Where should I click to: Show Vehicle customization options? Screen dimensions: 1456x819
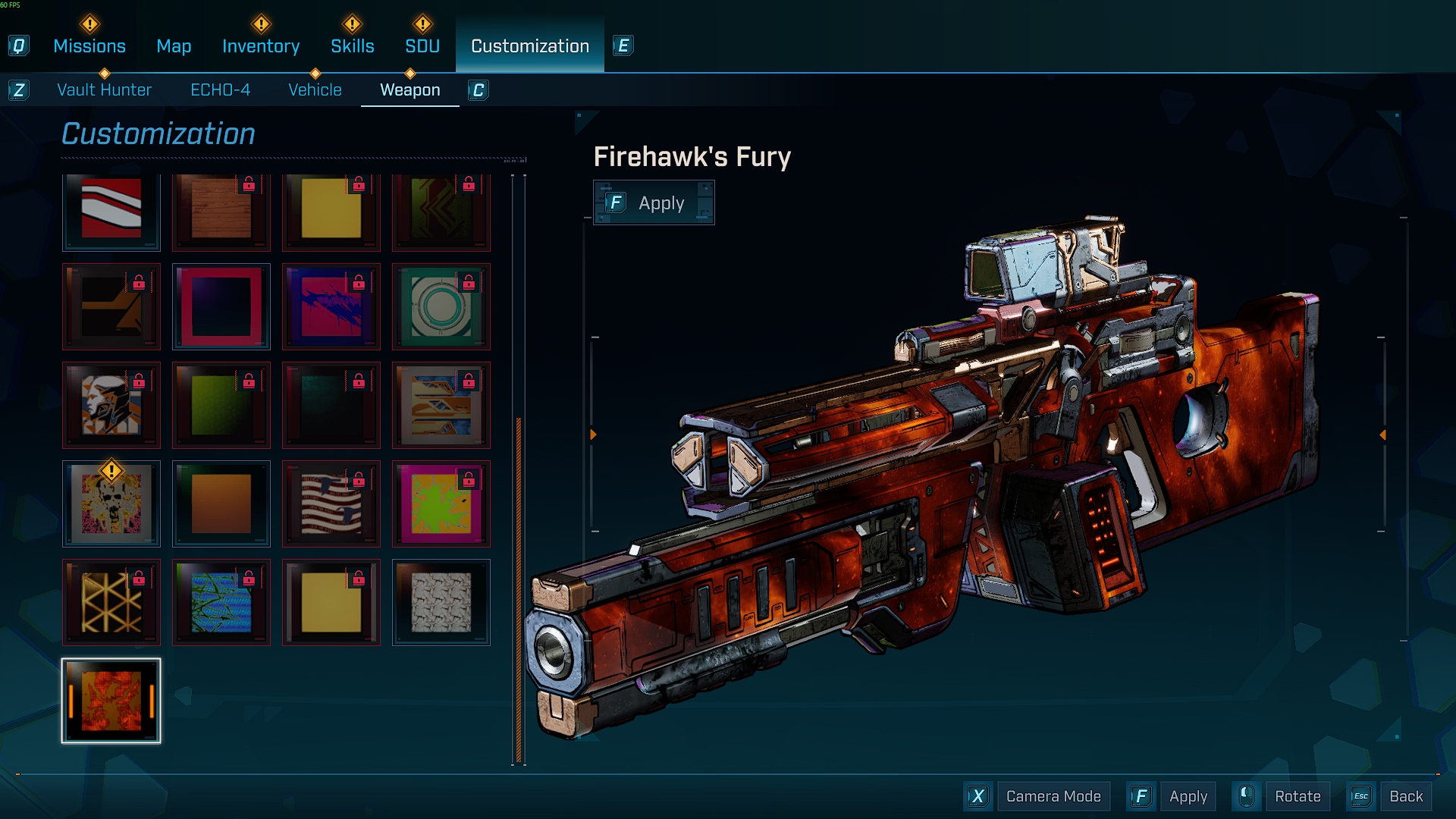click(315, 90)
